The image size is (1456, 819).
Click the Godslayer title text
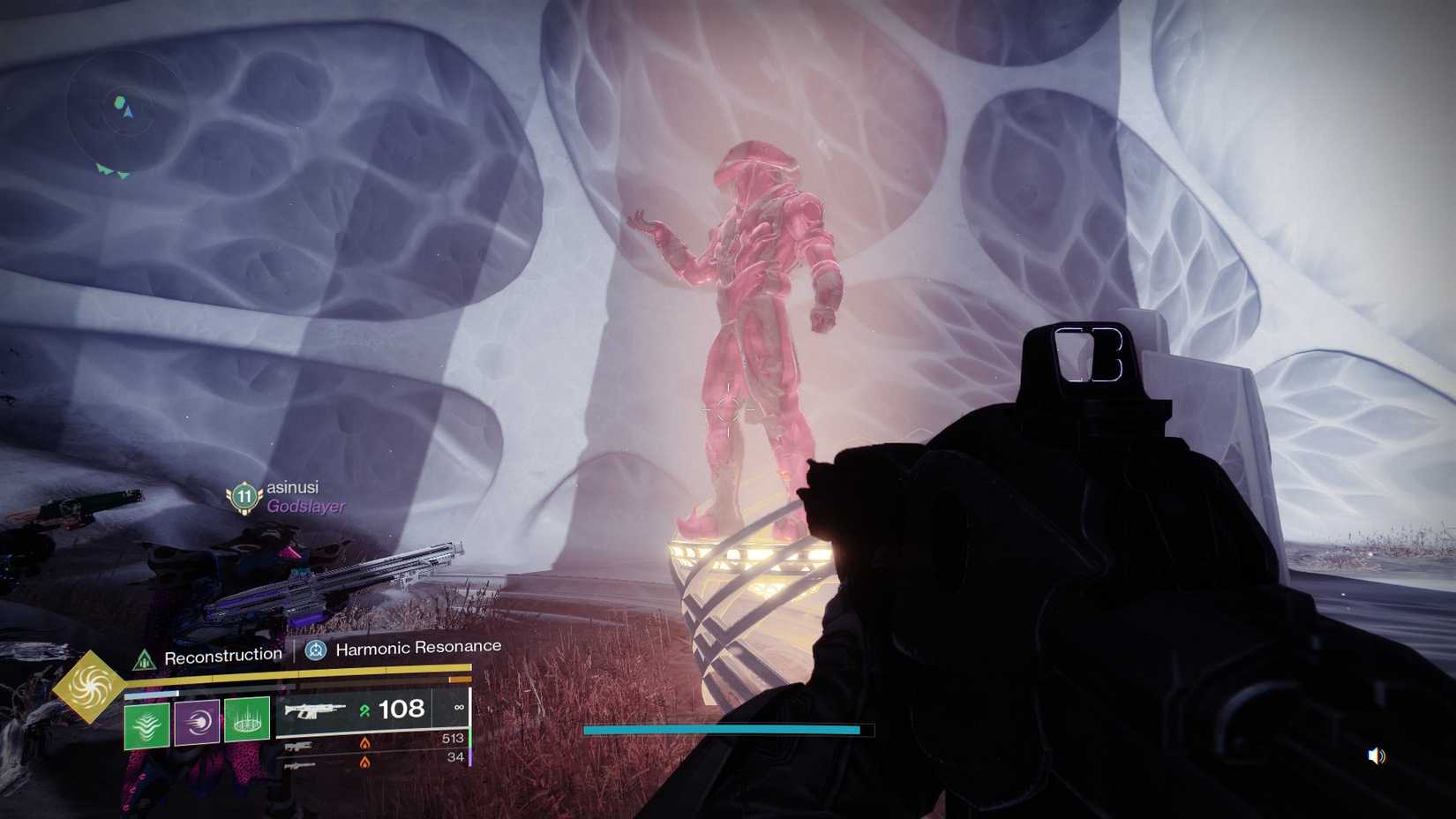[x=307, y=507]
